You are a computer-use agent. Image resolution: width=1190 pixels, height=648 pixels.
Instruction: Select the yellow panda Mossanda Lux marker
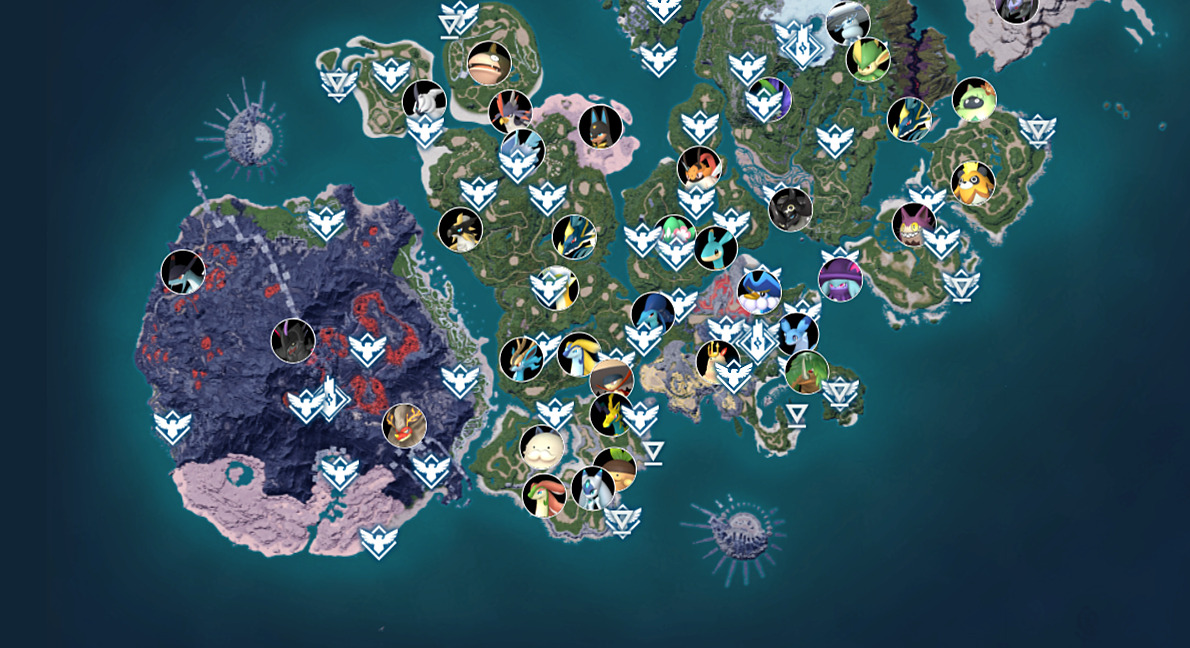[972, 183]
